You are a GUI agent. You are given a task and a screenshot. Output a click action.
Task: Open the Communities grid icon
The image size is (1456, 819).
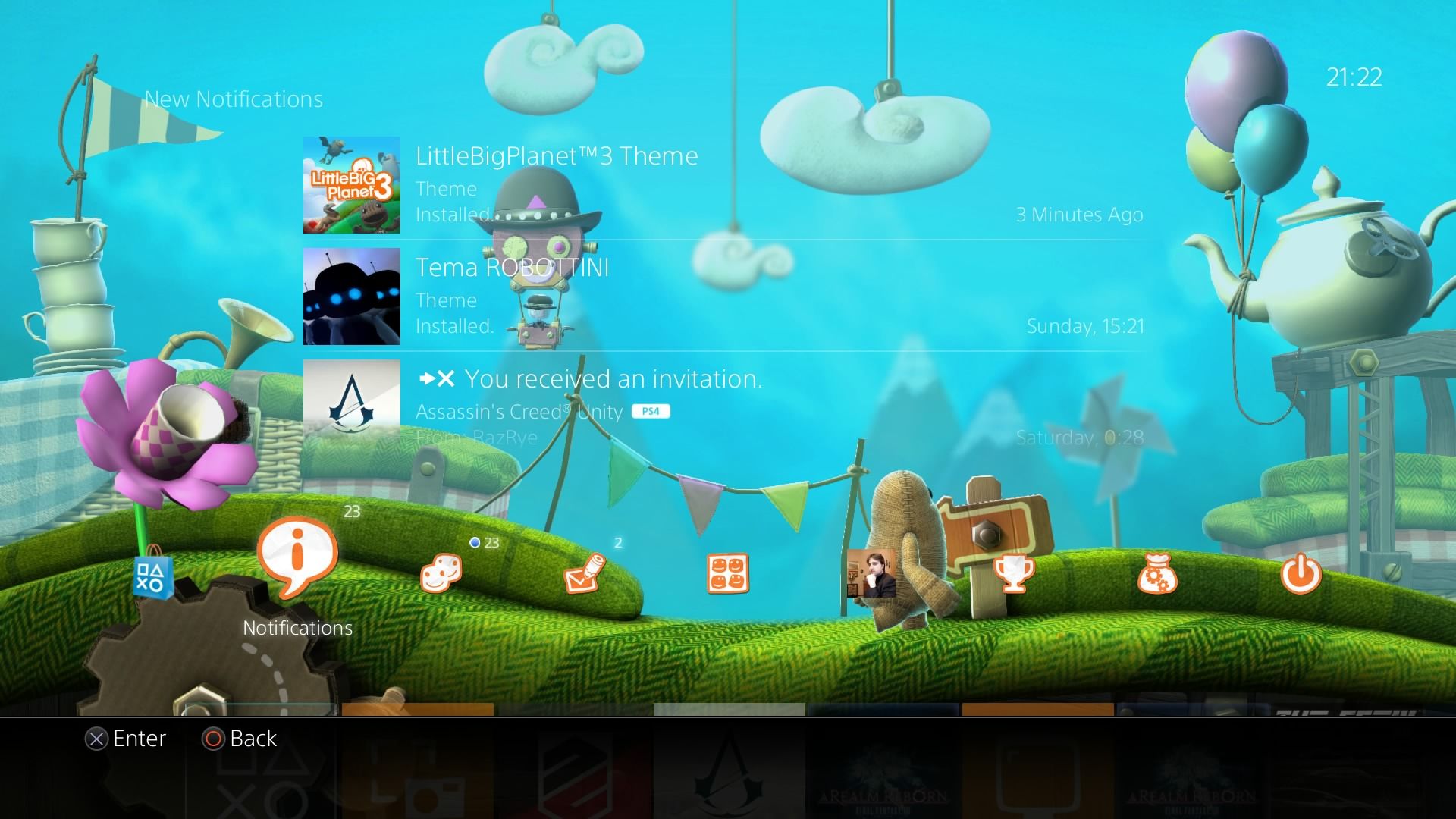click(727, 575)
